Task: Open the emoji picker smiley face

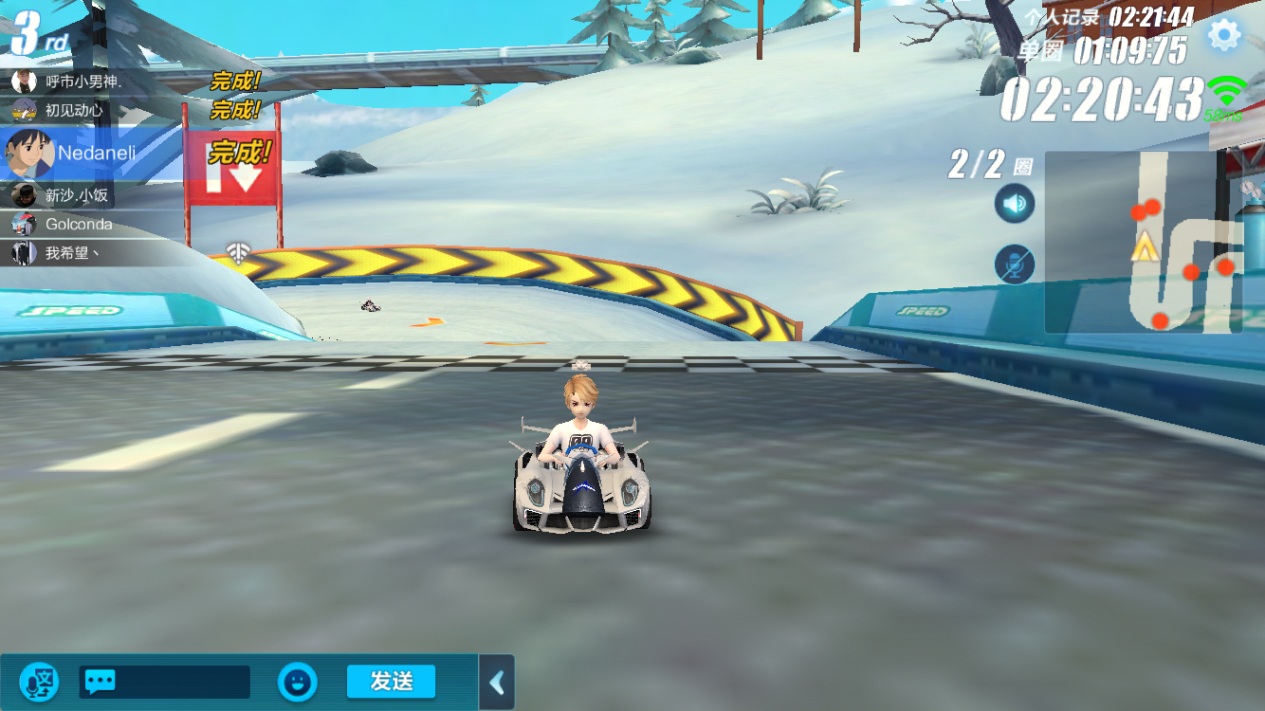Action: click(297, 682)
